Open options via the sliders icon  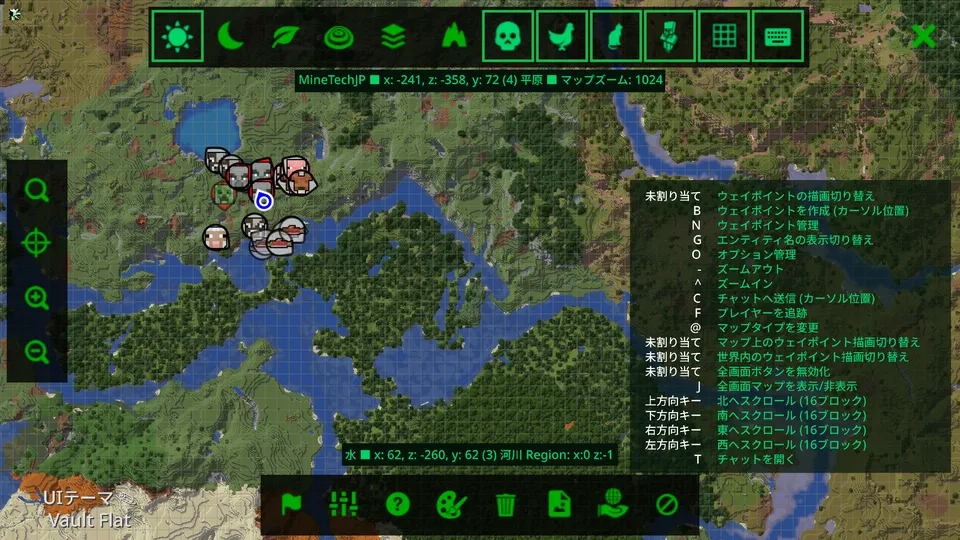(344, 504)
